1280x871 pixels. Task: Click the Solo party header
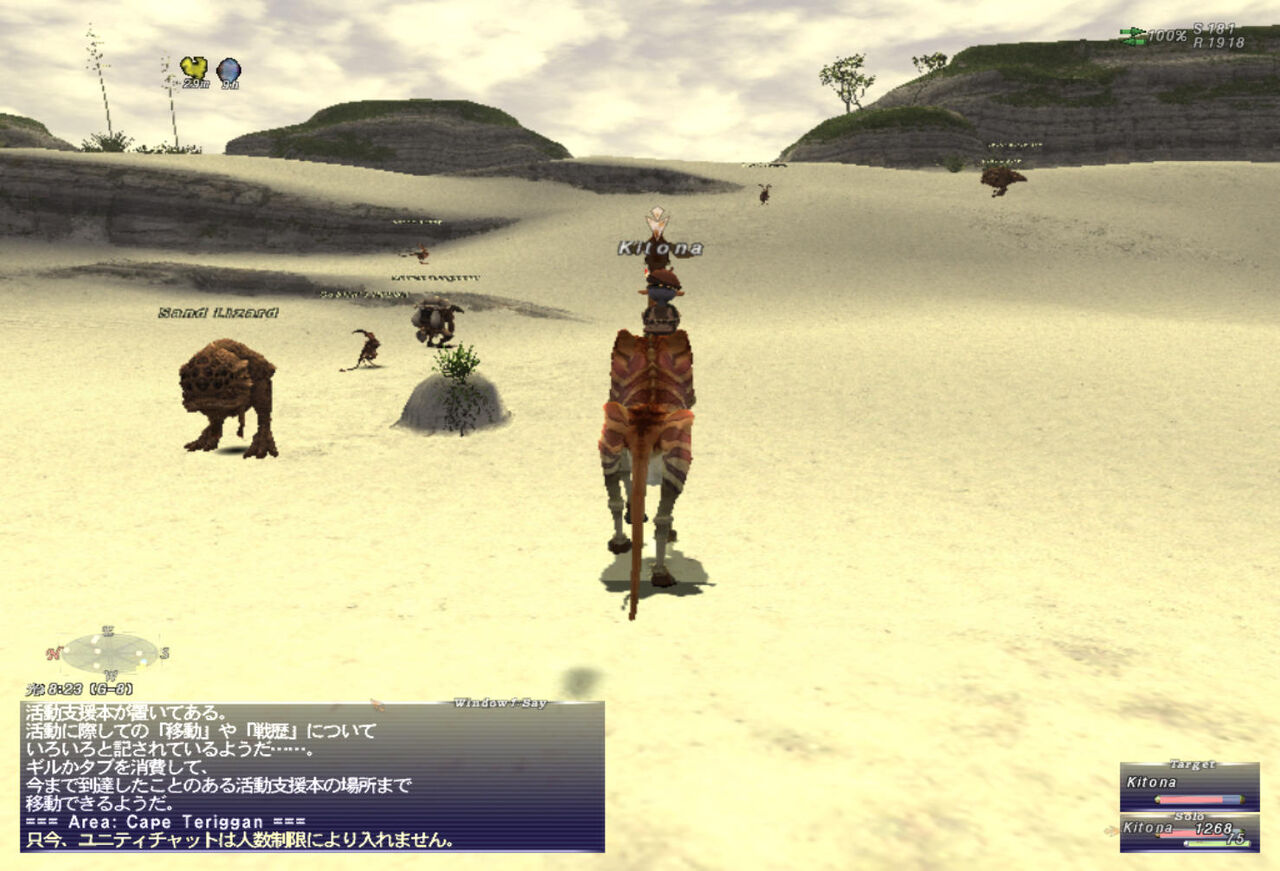coord(1190,817)
